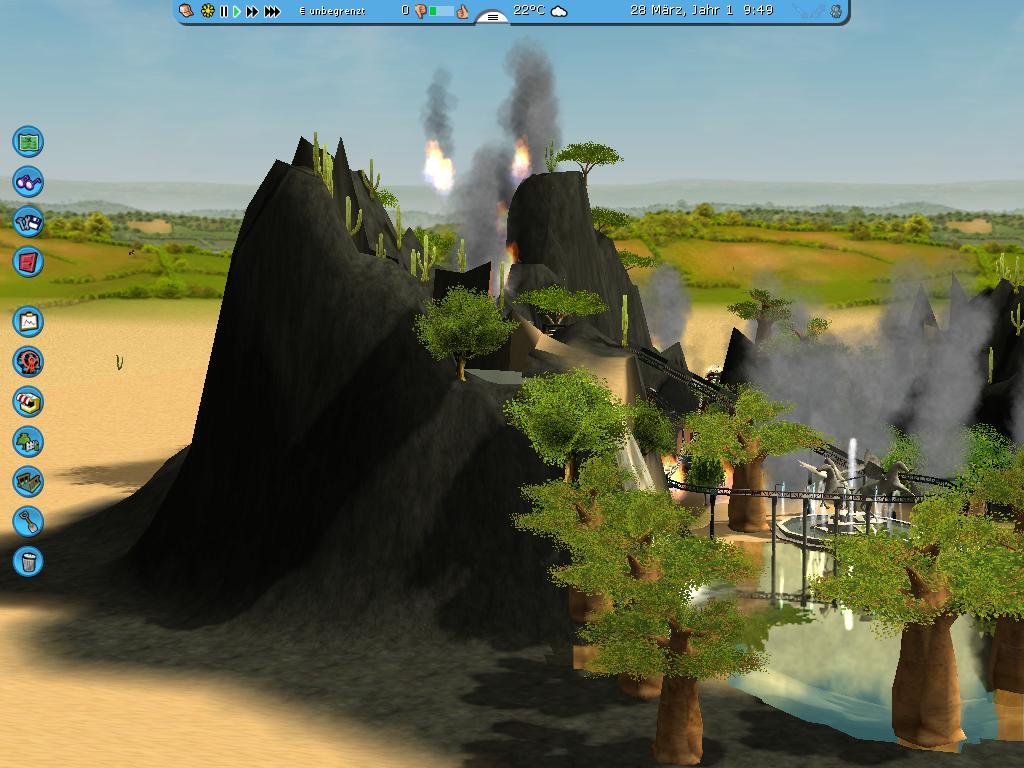Expand the top status bar handle
This screenshot has height=768, width=1024.
click(x=492, y=17)
